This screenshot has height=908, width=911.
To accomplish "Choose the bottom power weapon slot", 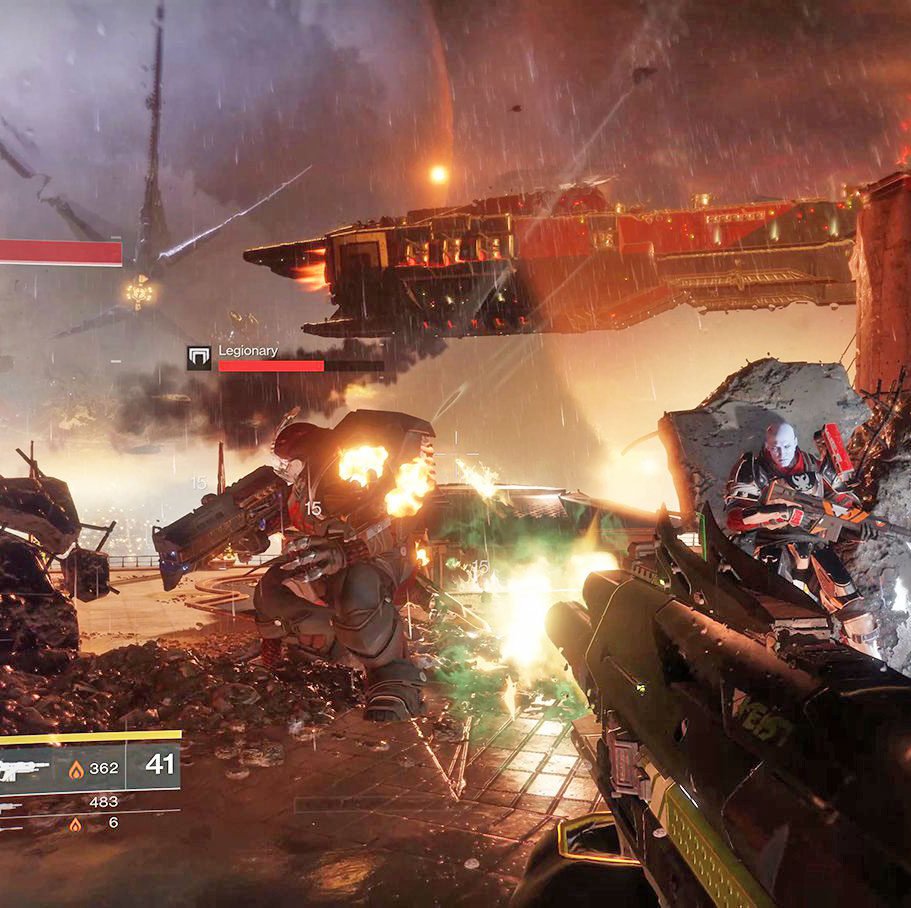I will tap(14, 825).
